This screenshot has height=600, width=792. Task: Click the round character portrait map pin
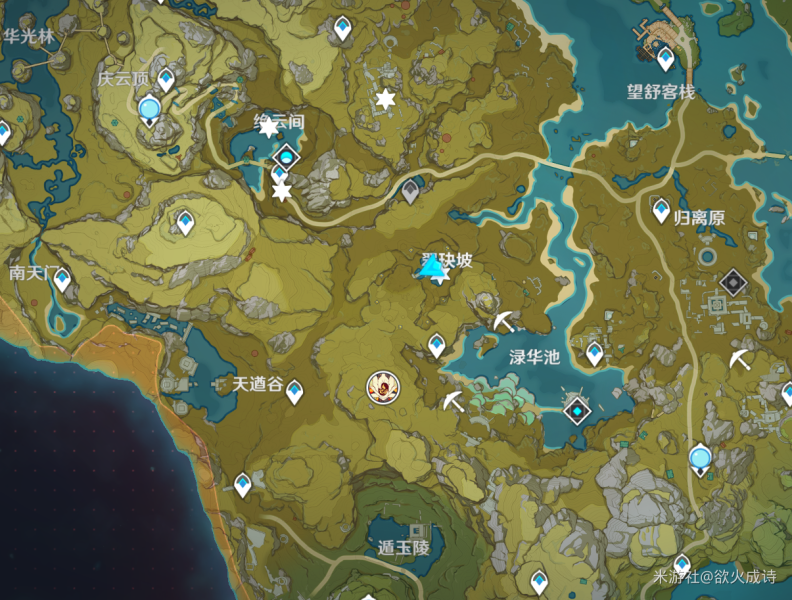coord(380,385)
